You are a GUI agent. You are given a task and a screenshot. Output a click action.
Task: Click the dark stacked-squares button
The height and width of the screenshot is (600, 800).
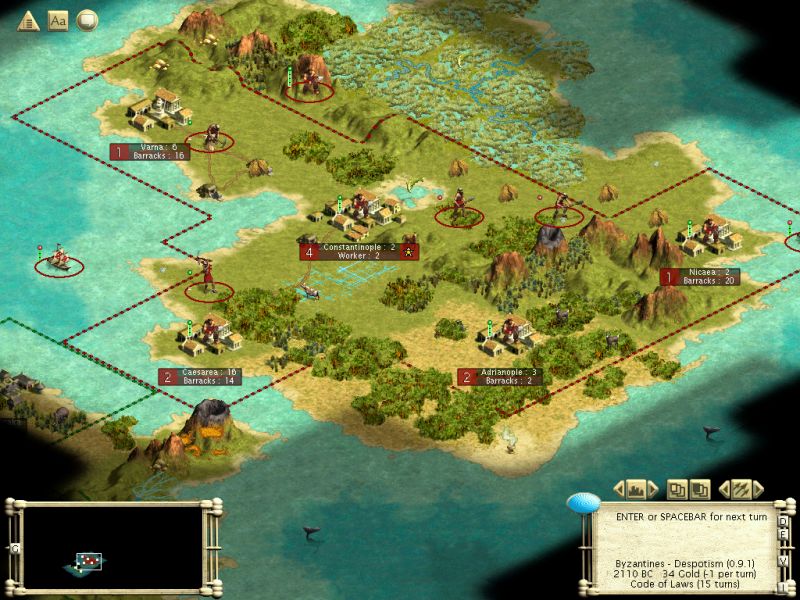700,489
